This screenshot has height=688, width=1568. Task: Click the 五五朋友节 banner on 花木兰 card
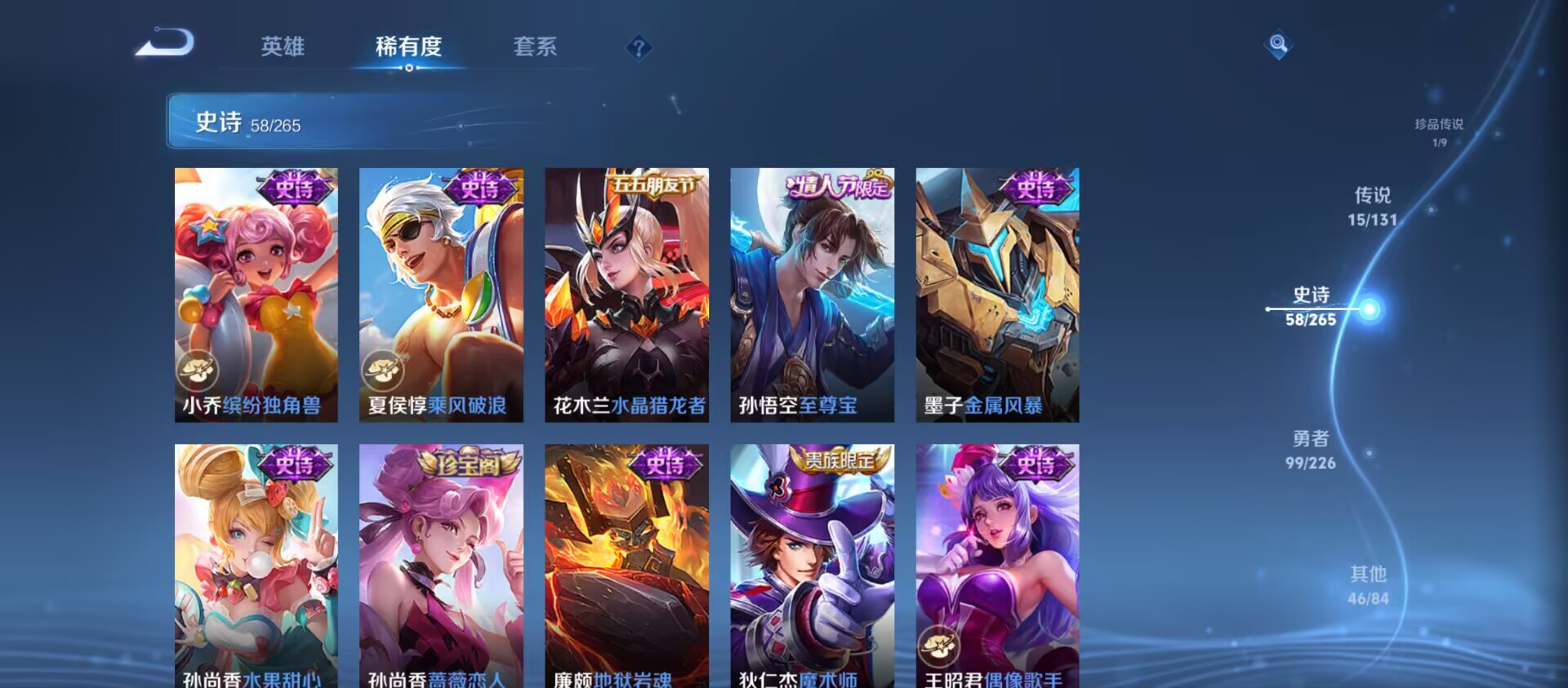pyautogui.click(x=653, y=186)
